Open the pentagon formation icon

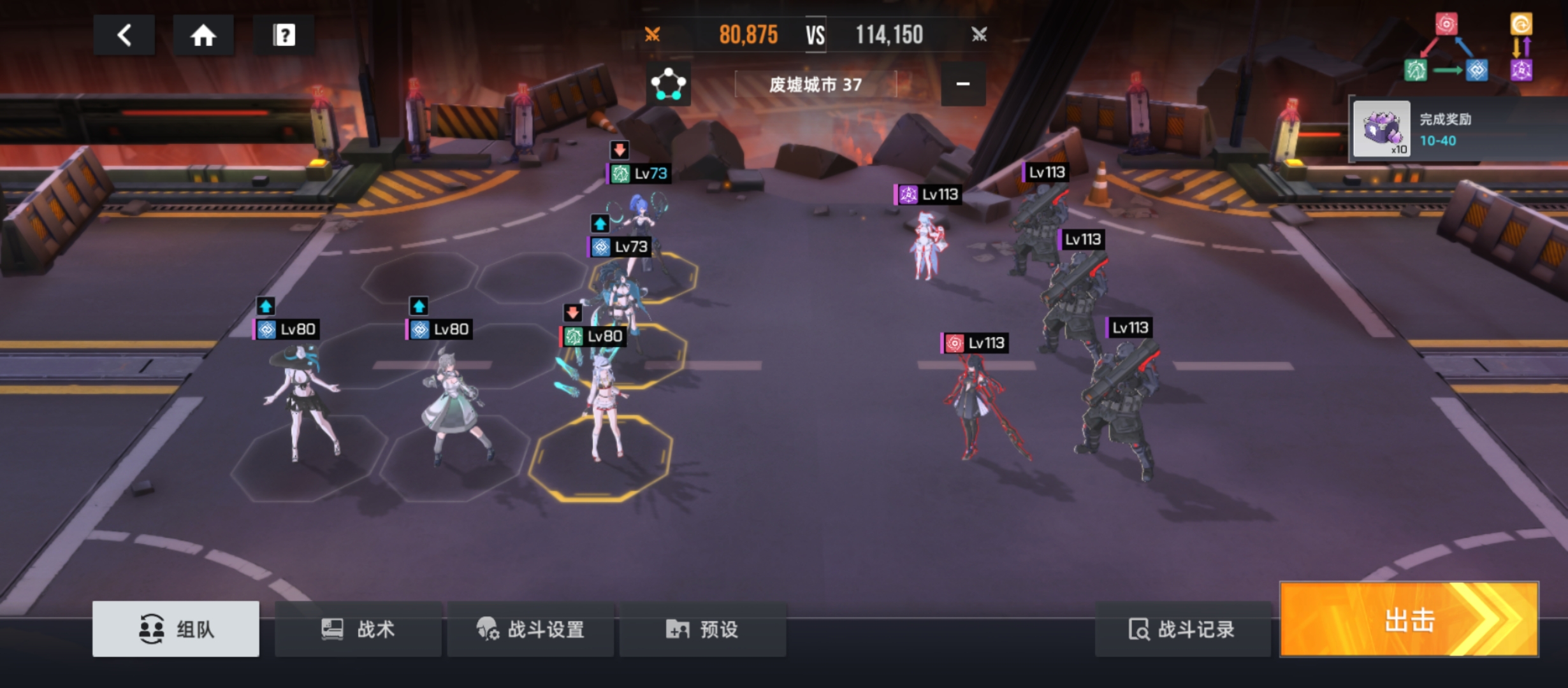click(667, 84)
